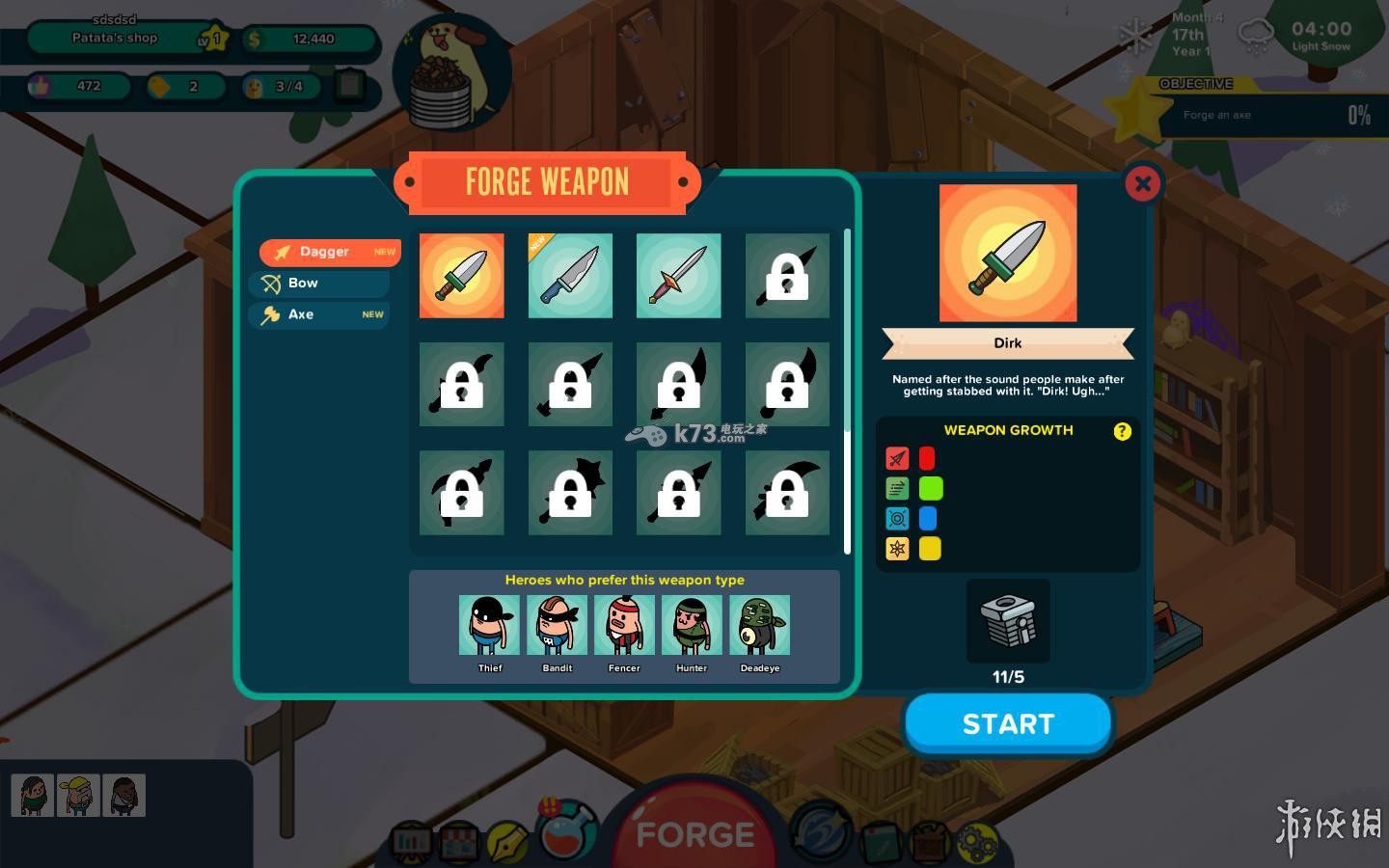Show the Weapon Growth help tooltip

pos(1122,431)
